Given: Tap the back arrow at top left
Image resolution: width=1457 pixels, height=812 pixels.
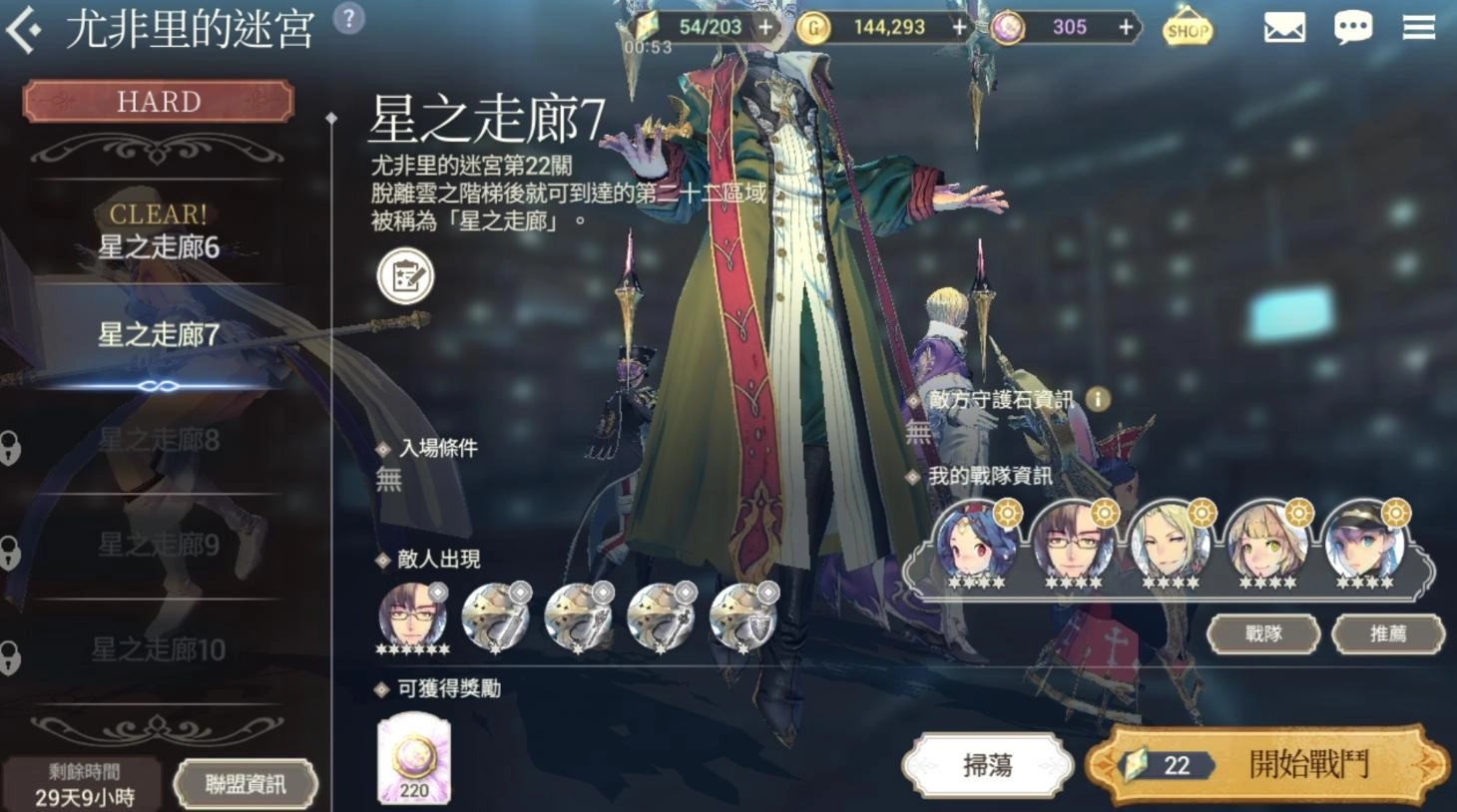Looking at the screenshot, I should [x=25, y=26].
